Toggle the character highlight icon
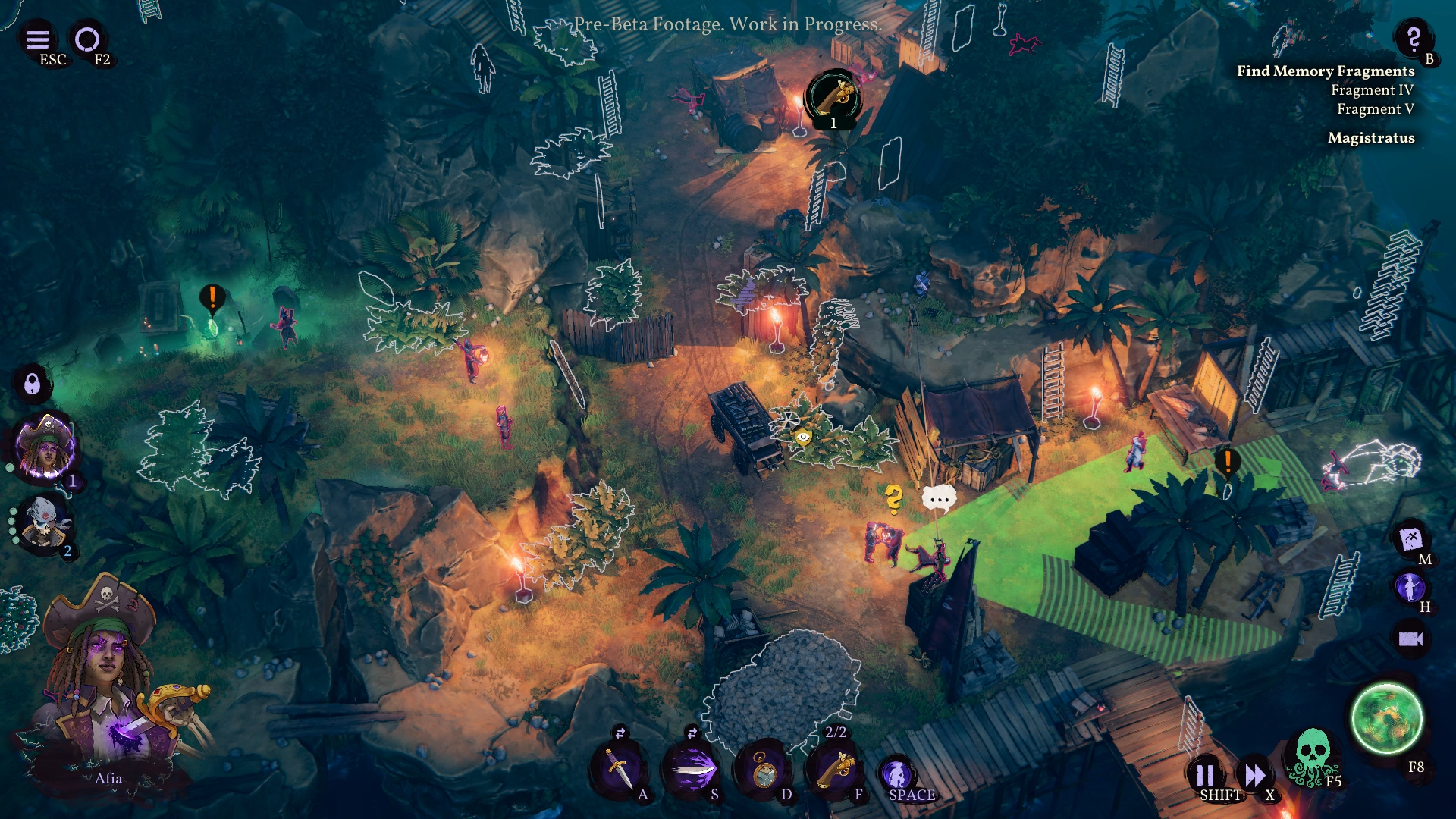This screenshot has height=819, width=1456. (1410, 587)
